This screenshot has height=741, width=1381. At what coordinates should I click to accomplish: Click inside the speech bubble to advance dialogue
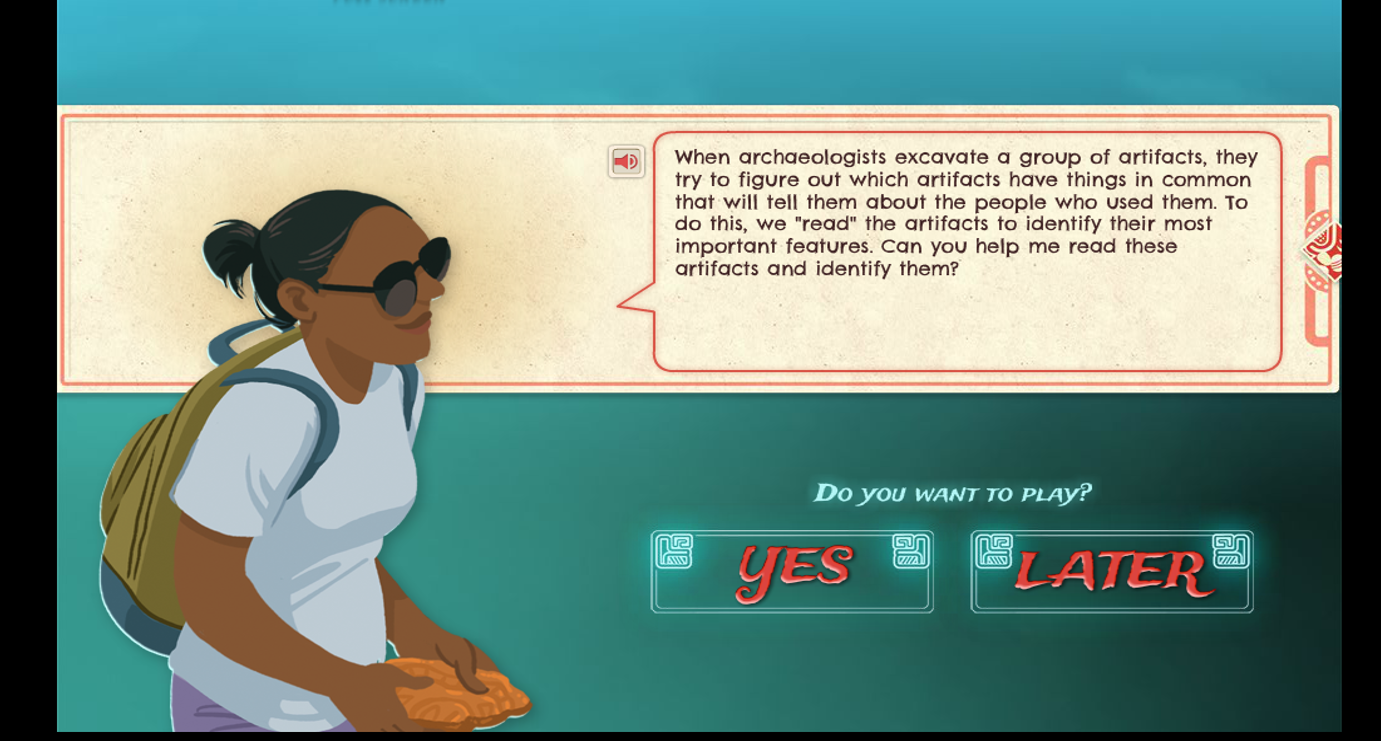965,250
